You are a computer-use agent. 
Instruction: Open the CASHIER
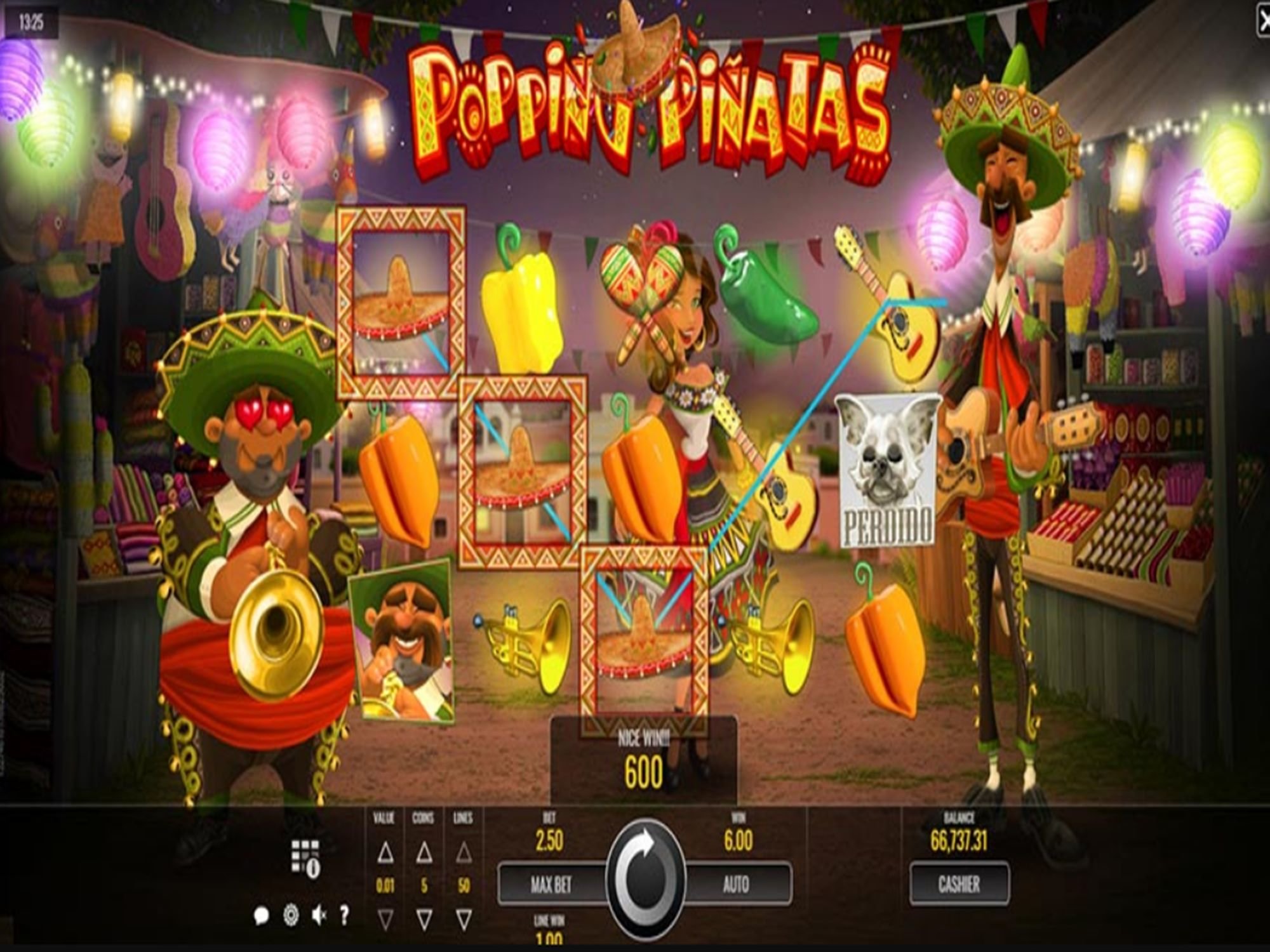959,883
